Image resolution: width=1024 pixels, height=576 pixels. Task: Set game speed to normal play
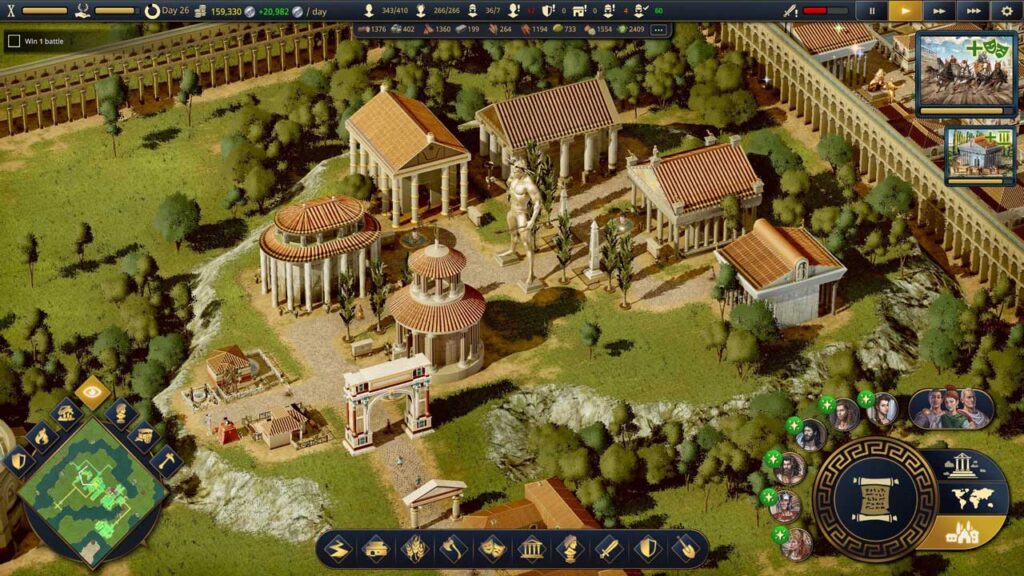[905, 11]
